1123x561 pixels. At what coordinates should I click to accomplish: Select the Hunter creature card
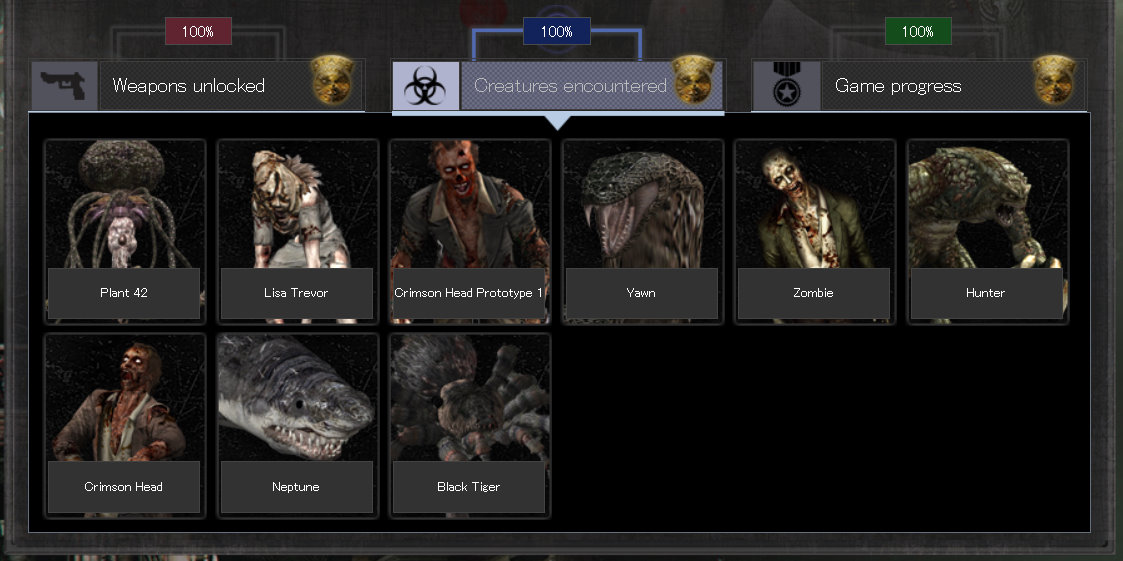click(x=987, y=231)
